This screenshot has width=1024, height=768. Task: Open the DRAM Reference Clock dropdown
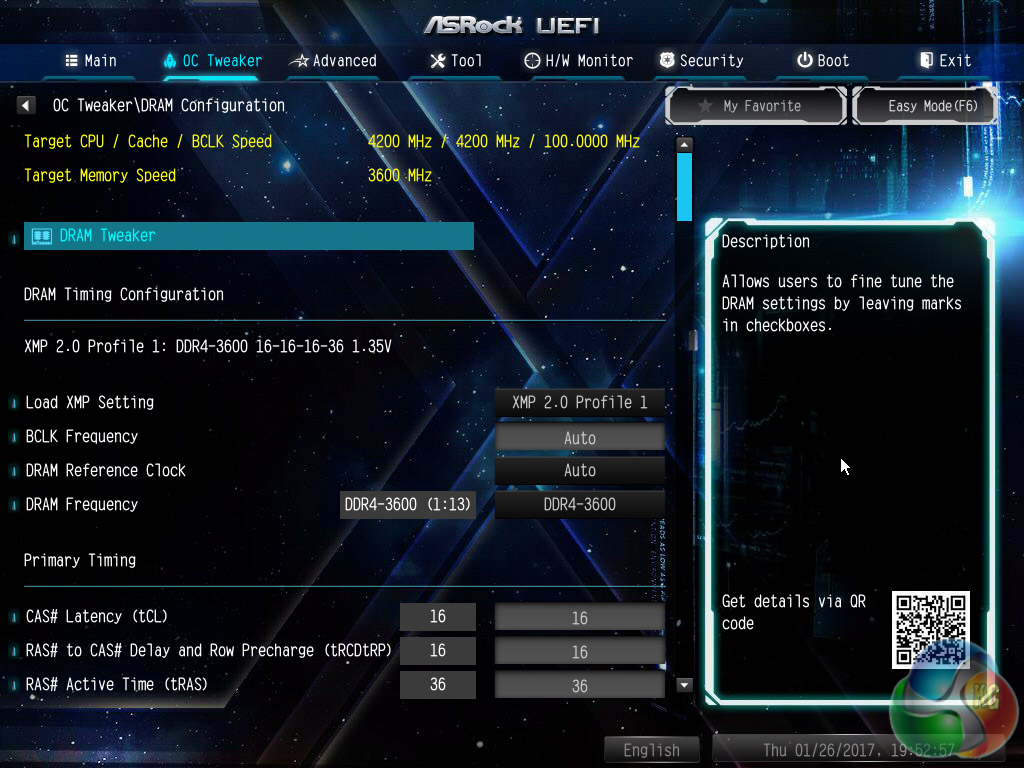[580, 470]
